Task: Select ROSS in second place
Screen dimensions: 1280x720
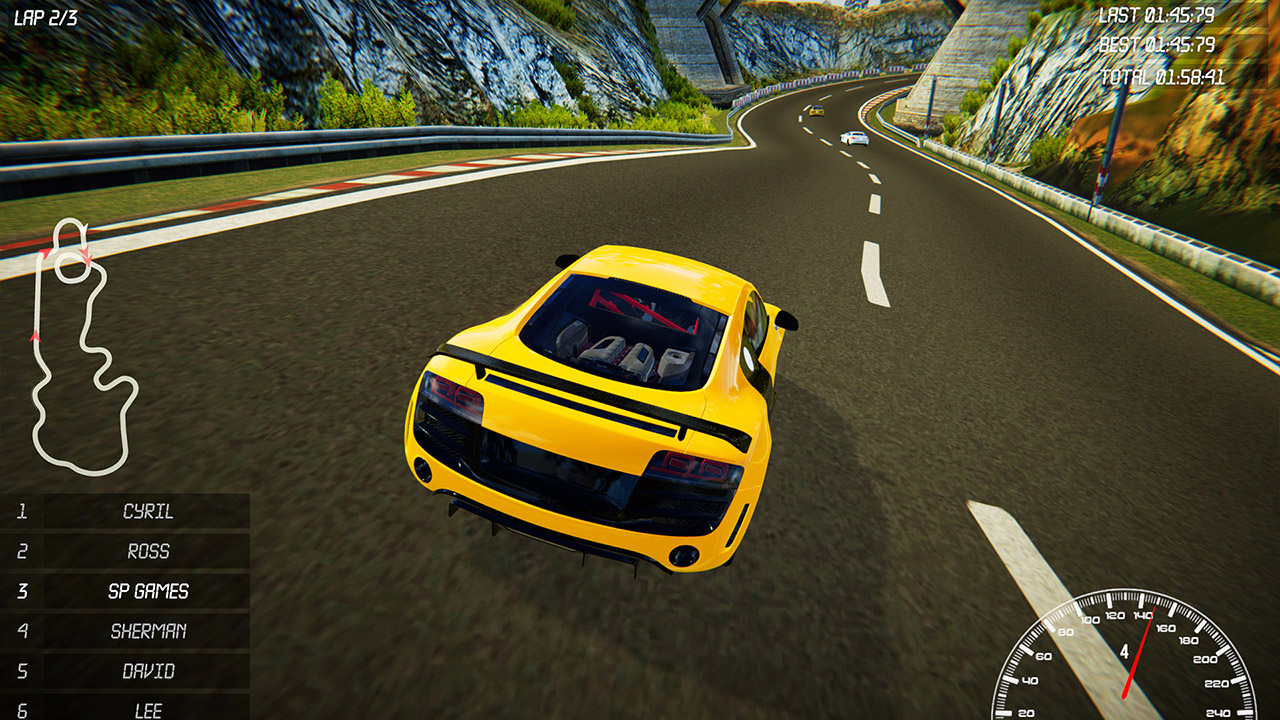Action: [146, 551]
